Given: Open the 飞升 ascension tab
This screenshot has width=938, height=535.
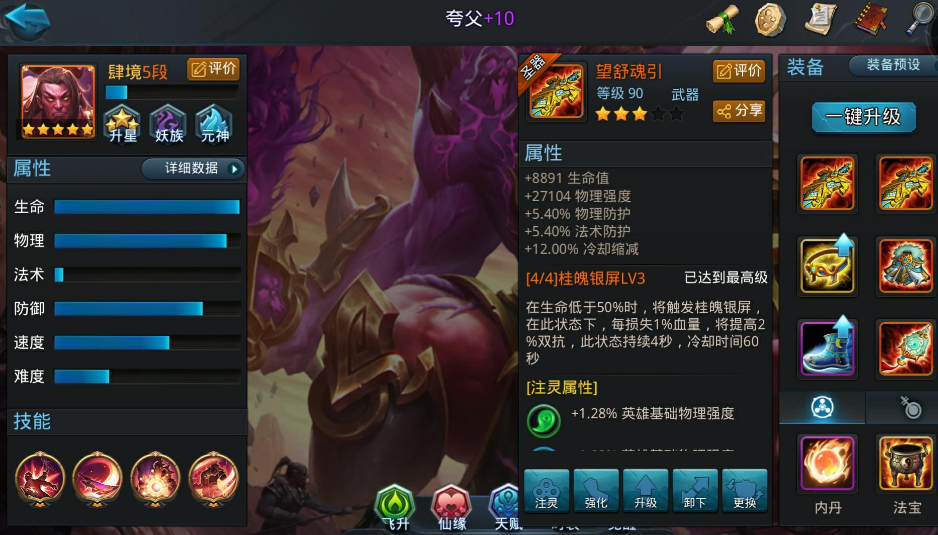Looking at the screenshot, I should 394,506.
